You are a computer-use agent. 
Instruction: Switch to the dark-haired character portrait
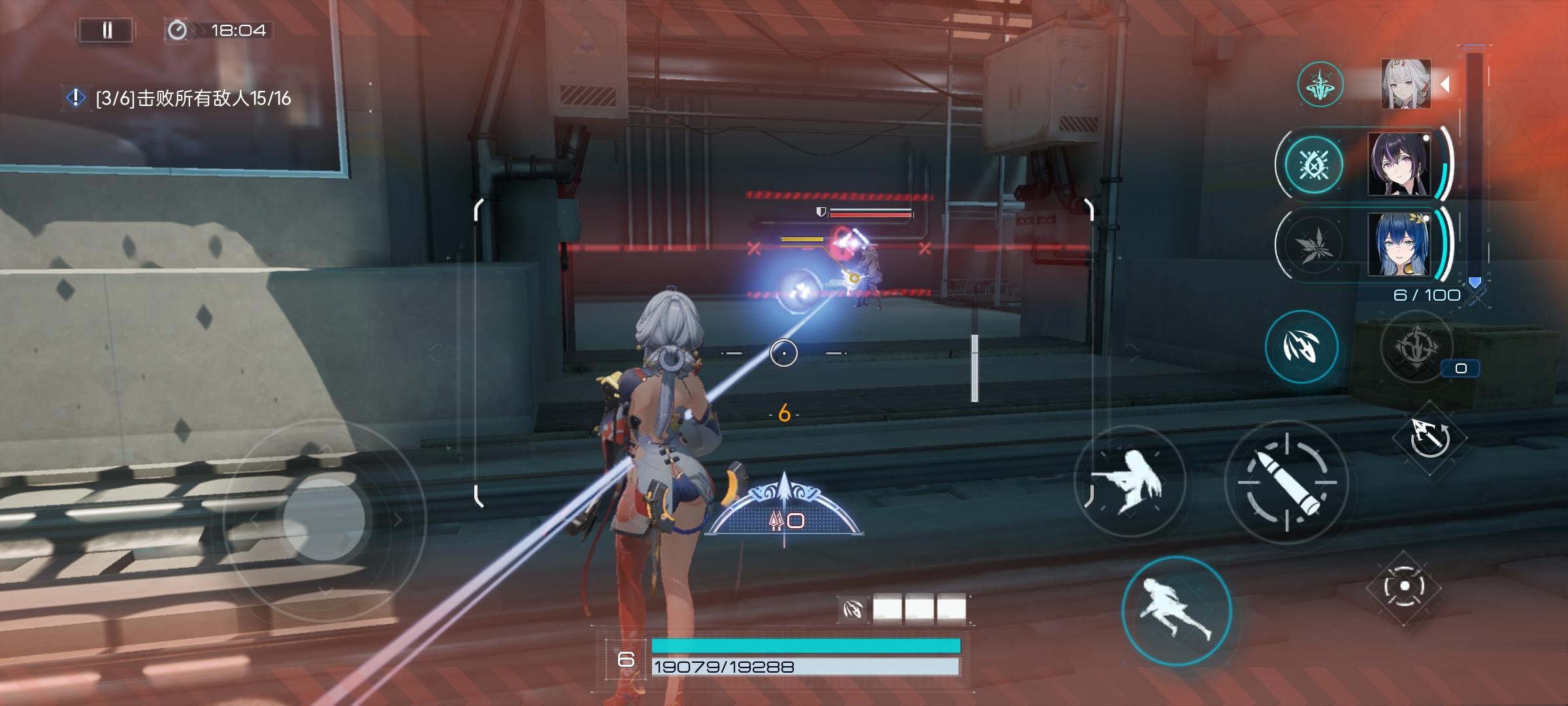[x=1399, y=165]
